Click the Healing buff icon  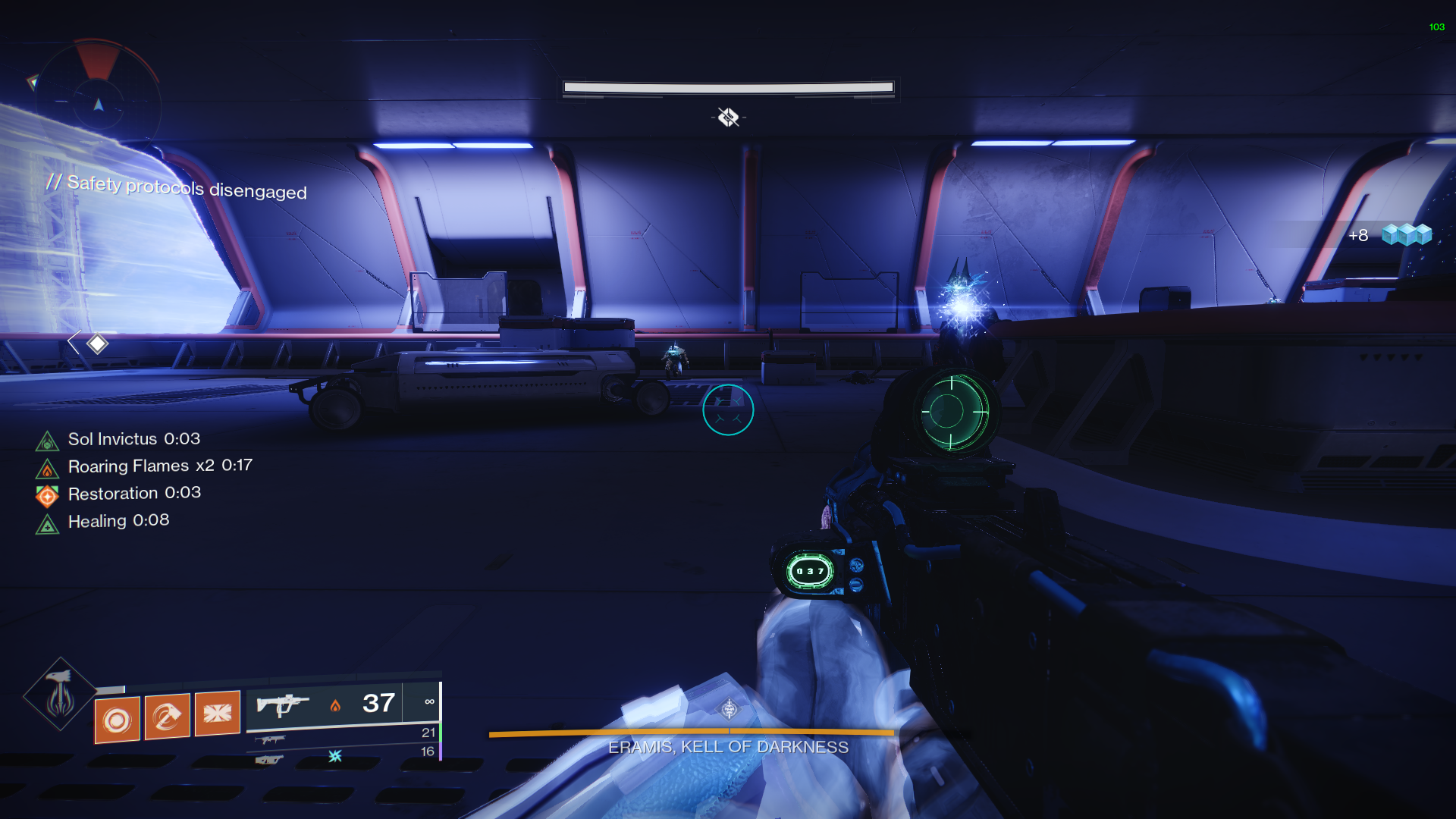pyautogui.click(x=47, y=523)
